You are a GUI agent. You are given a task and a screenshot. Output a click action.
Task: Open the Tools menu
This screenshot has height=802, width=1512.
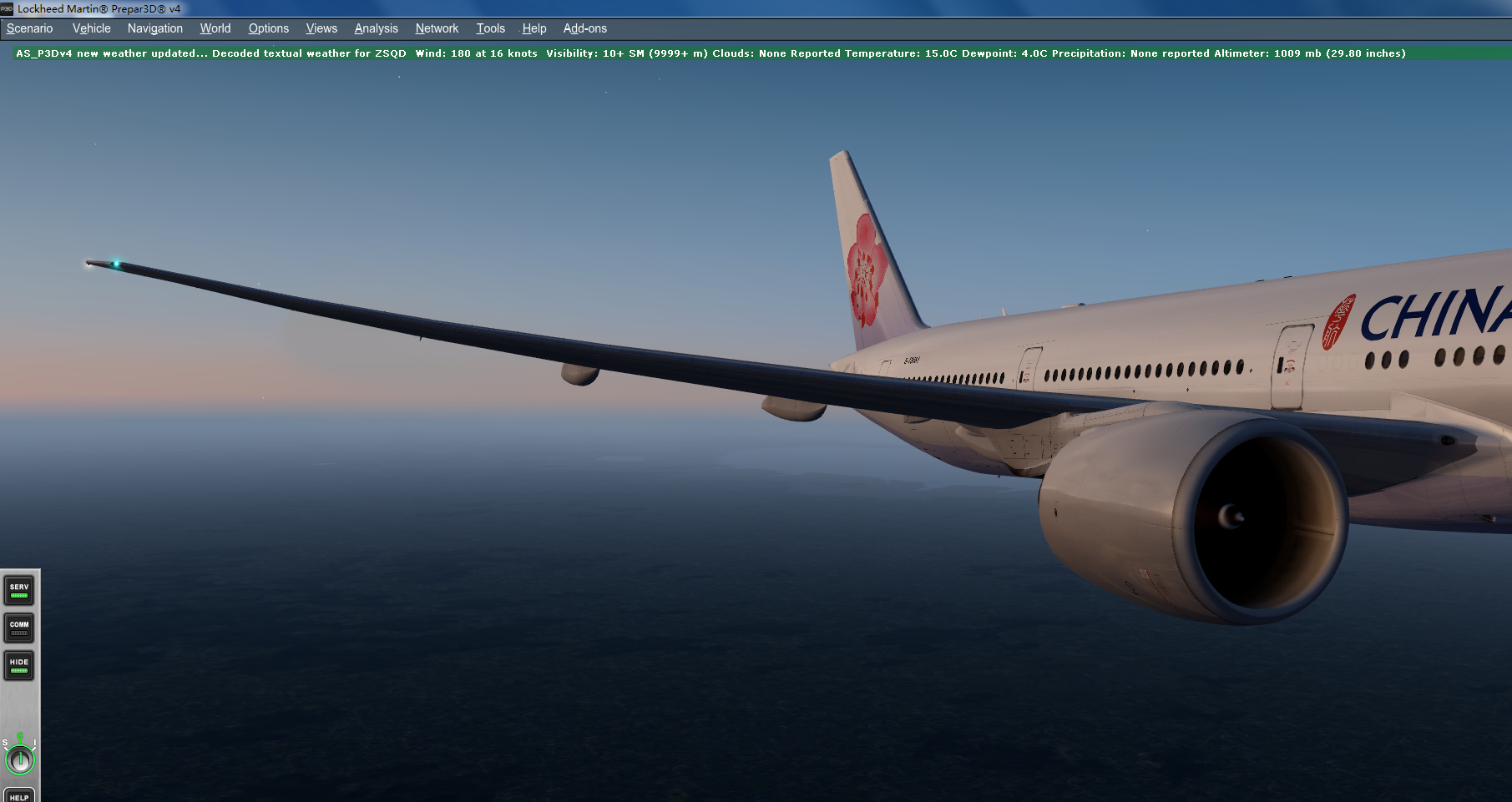point(490,28)
